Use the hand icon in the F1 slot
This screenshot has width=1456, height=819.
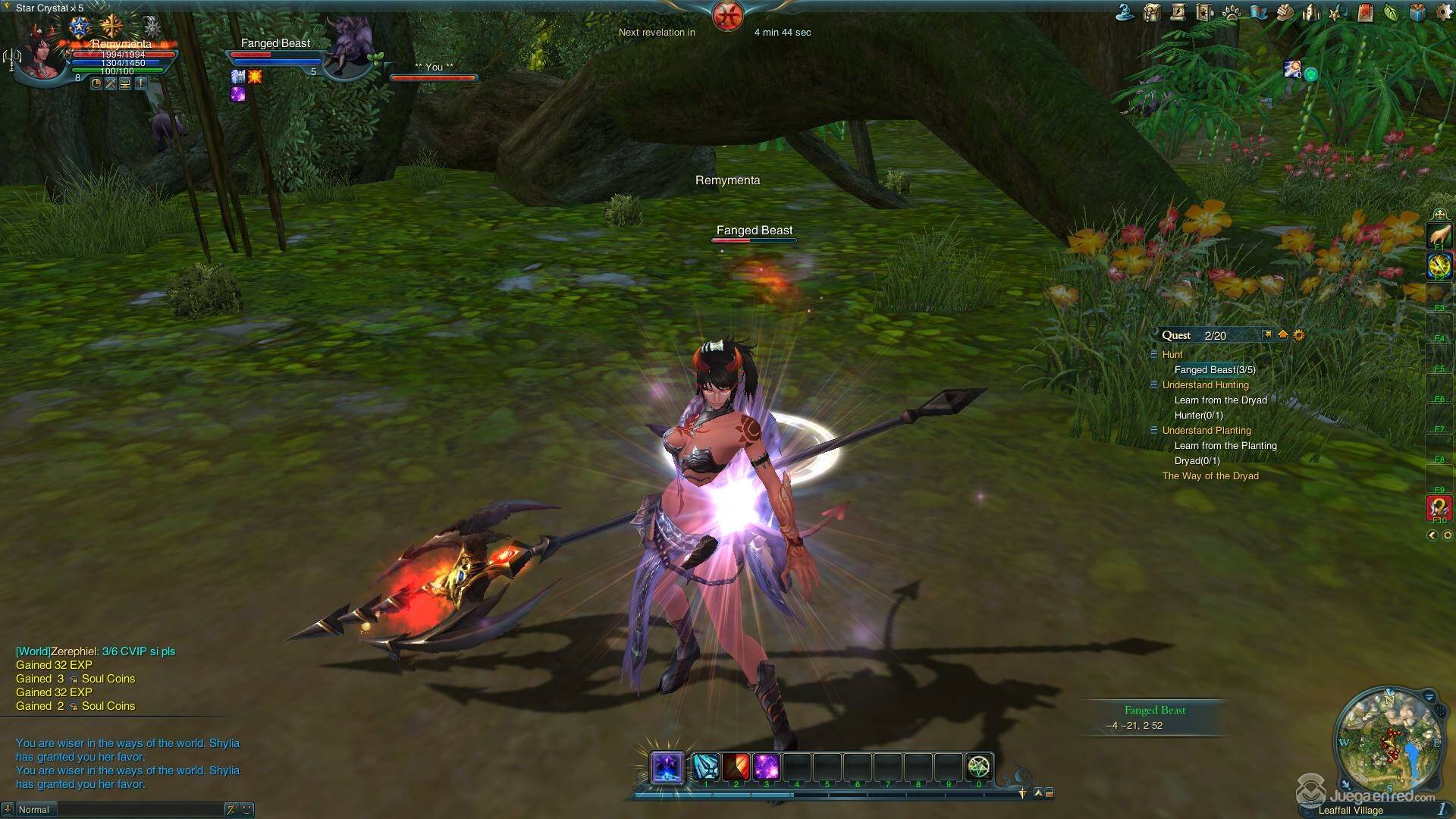coord(1439,235)
